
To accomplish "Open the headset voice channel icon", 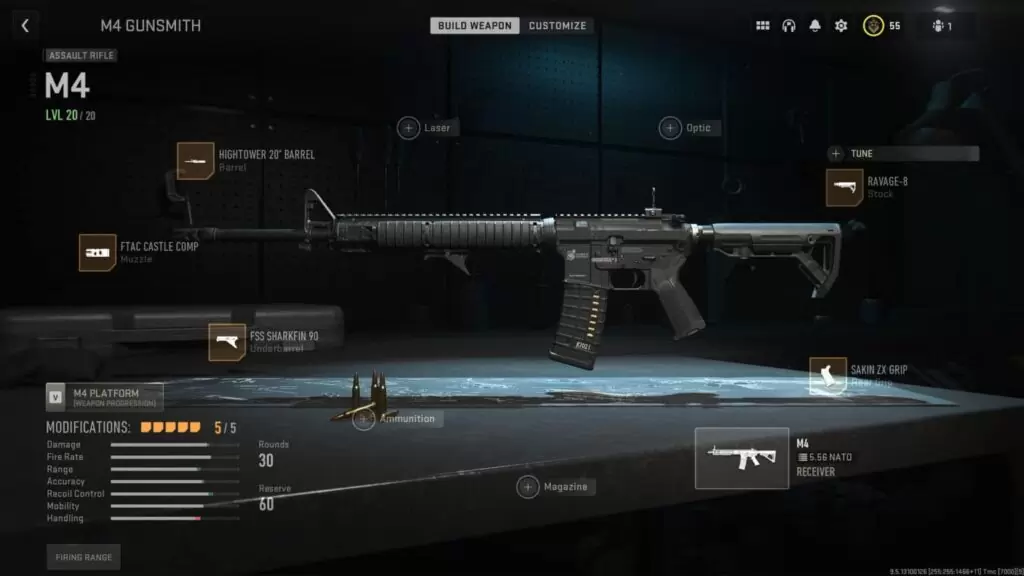I will [788, 26].
